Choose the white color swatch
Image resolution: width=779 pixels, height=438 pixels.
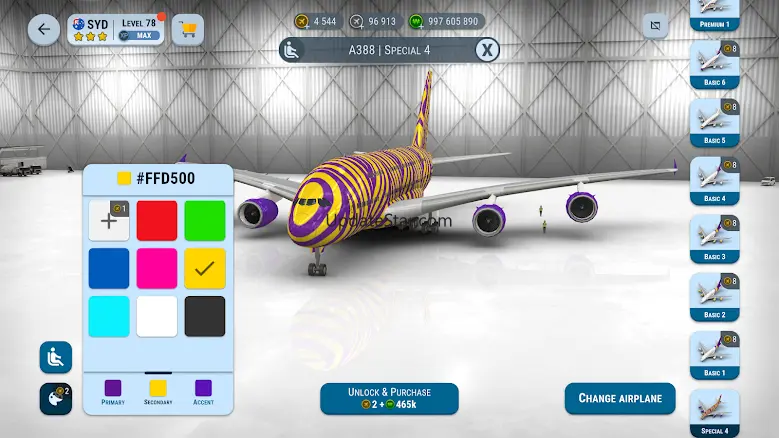(x=157, y=316)
